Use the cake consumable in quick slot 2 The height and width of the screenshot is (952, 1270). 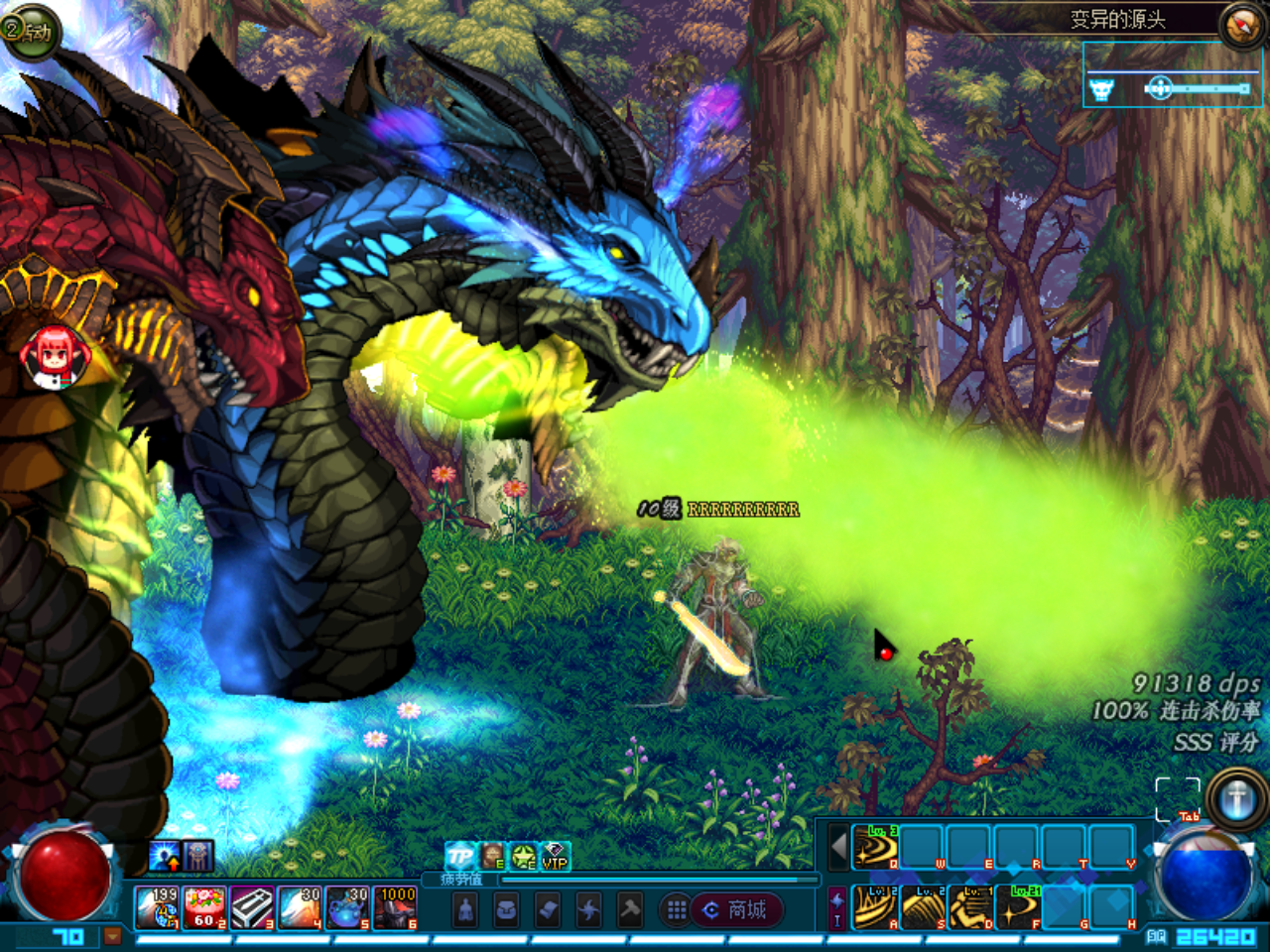click(205, 907)
